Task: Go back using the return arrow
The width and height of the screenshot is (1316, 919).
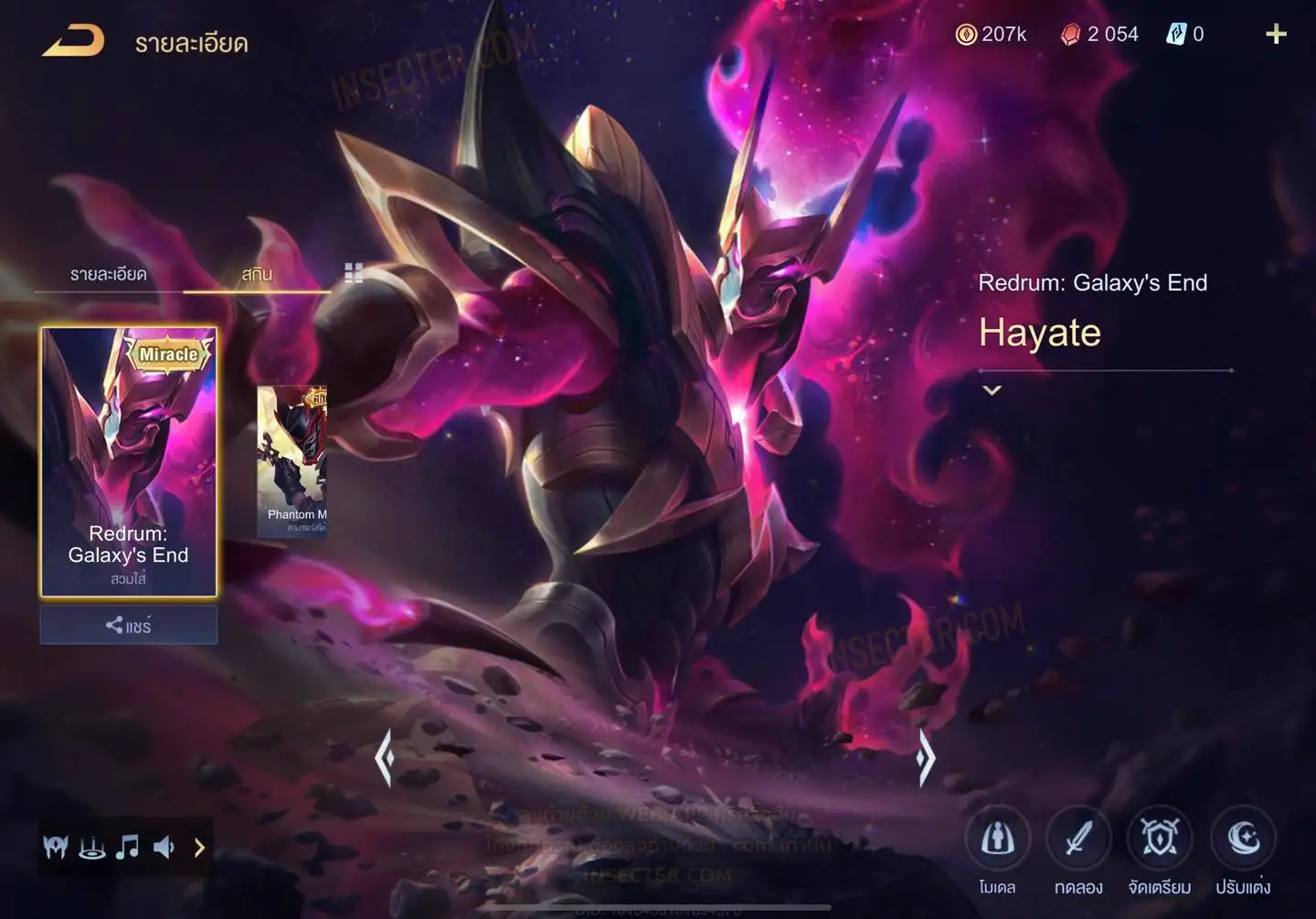Action: coord(73,41)
